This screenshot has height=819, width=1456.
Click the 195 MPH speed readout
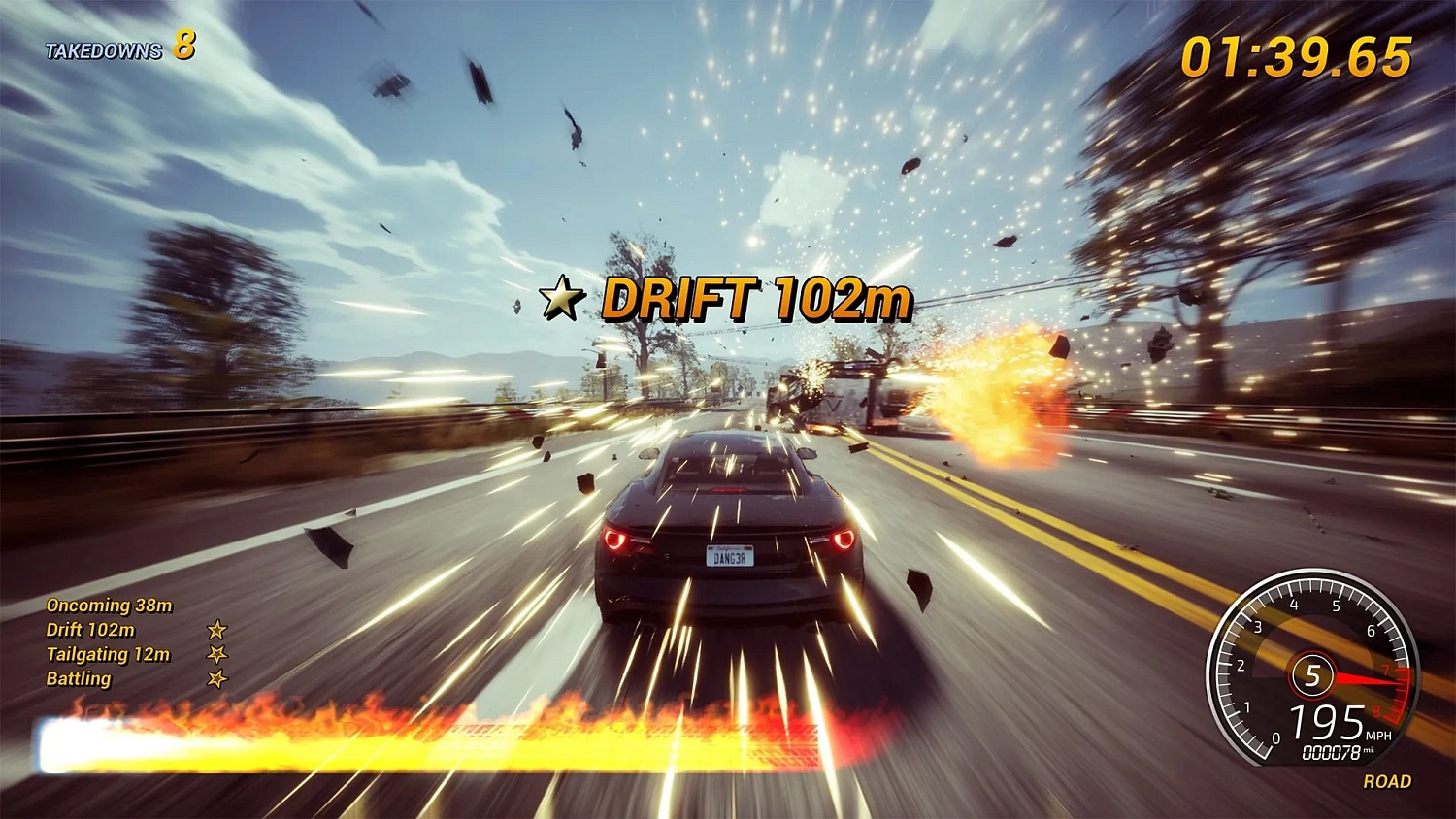click(x=1326, y=723)
